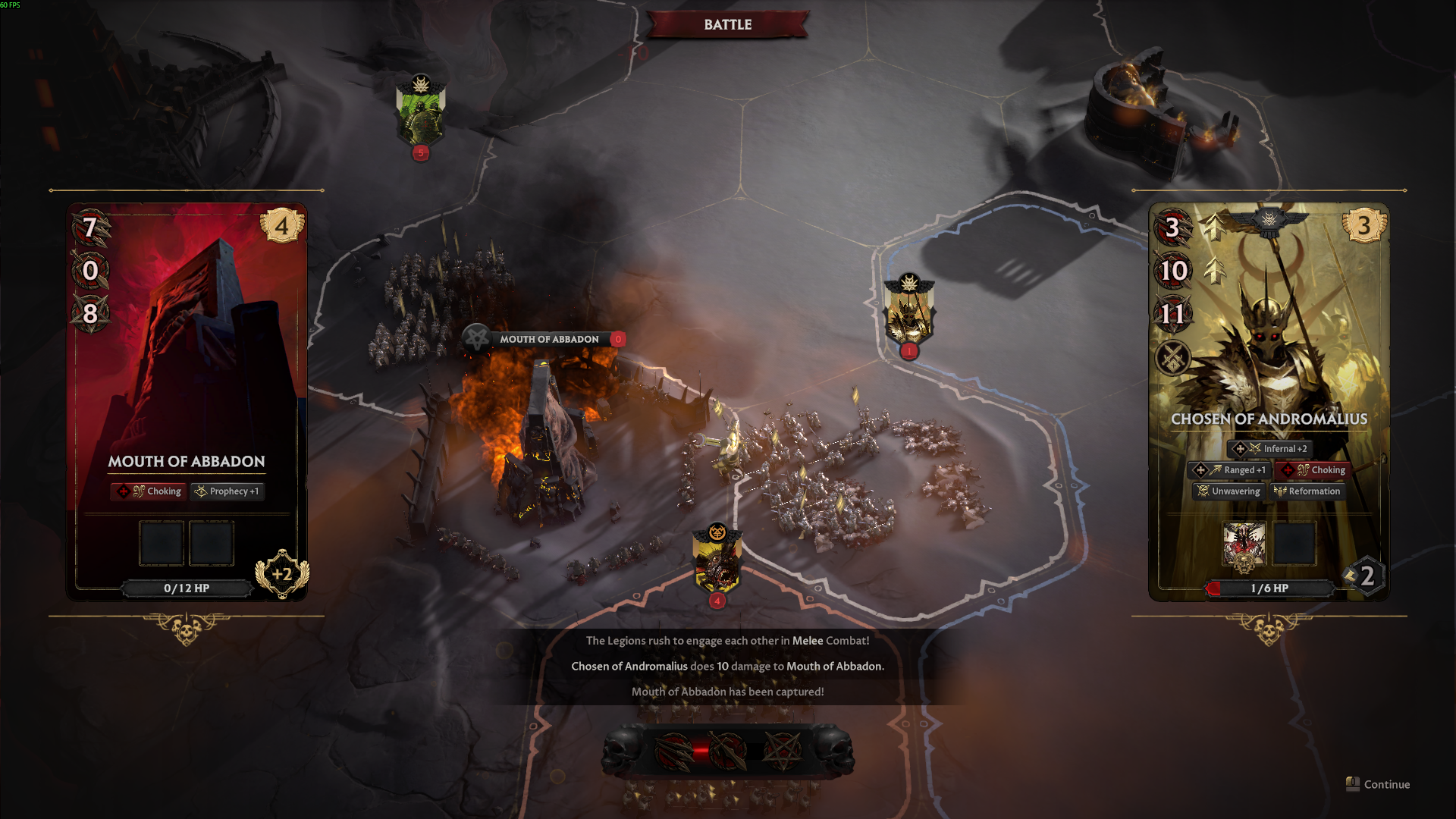View the attached praetor portrait on Chosen card
1456x819 pixels.
pyautogui.click(x=1244, y=544)
